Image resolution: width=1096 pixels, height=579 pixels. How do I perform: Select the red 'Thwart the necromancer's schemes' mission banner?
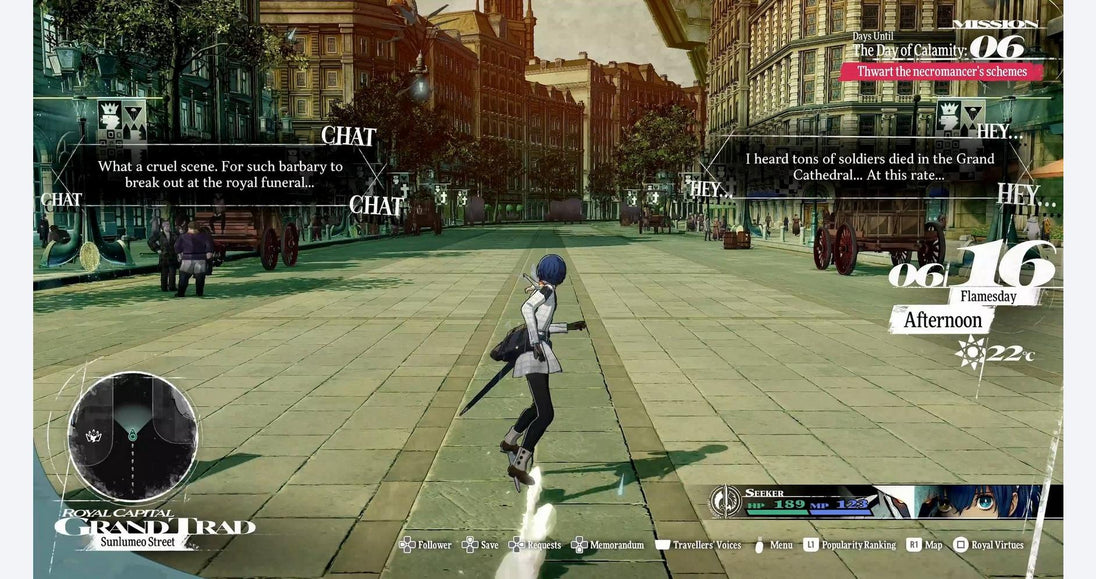pyautogui.click(x=941, y=72)
